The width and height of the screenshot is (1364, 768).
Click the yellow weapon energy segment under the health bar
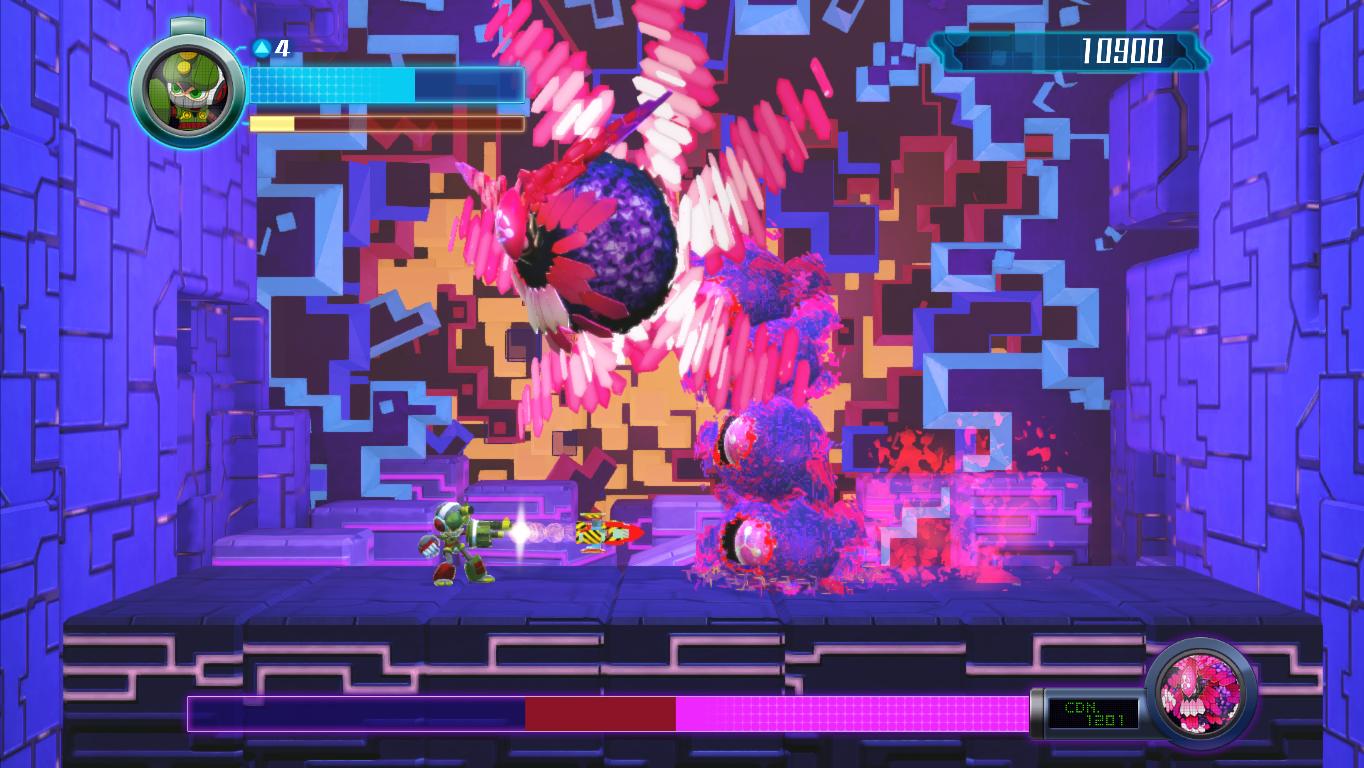coord(272,123)
